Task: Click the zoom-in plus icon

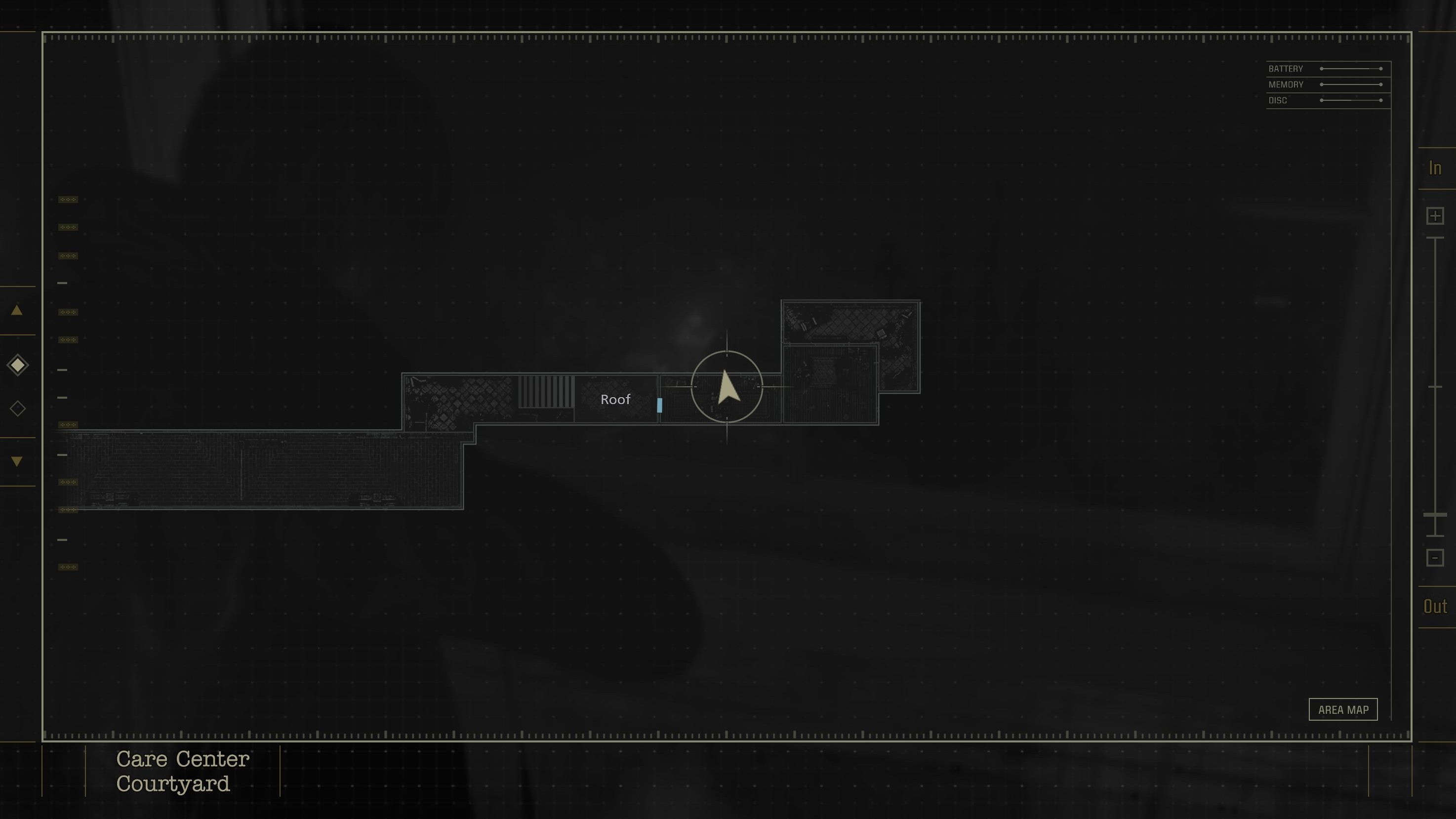Action: click(1435, 215)
